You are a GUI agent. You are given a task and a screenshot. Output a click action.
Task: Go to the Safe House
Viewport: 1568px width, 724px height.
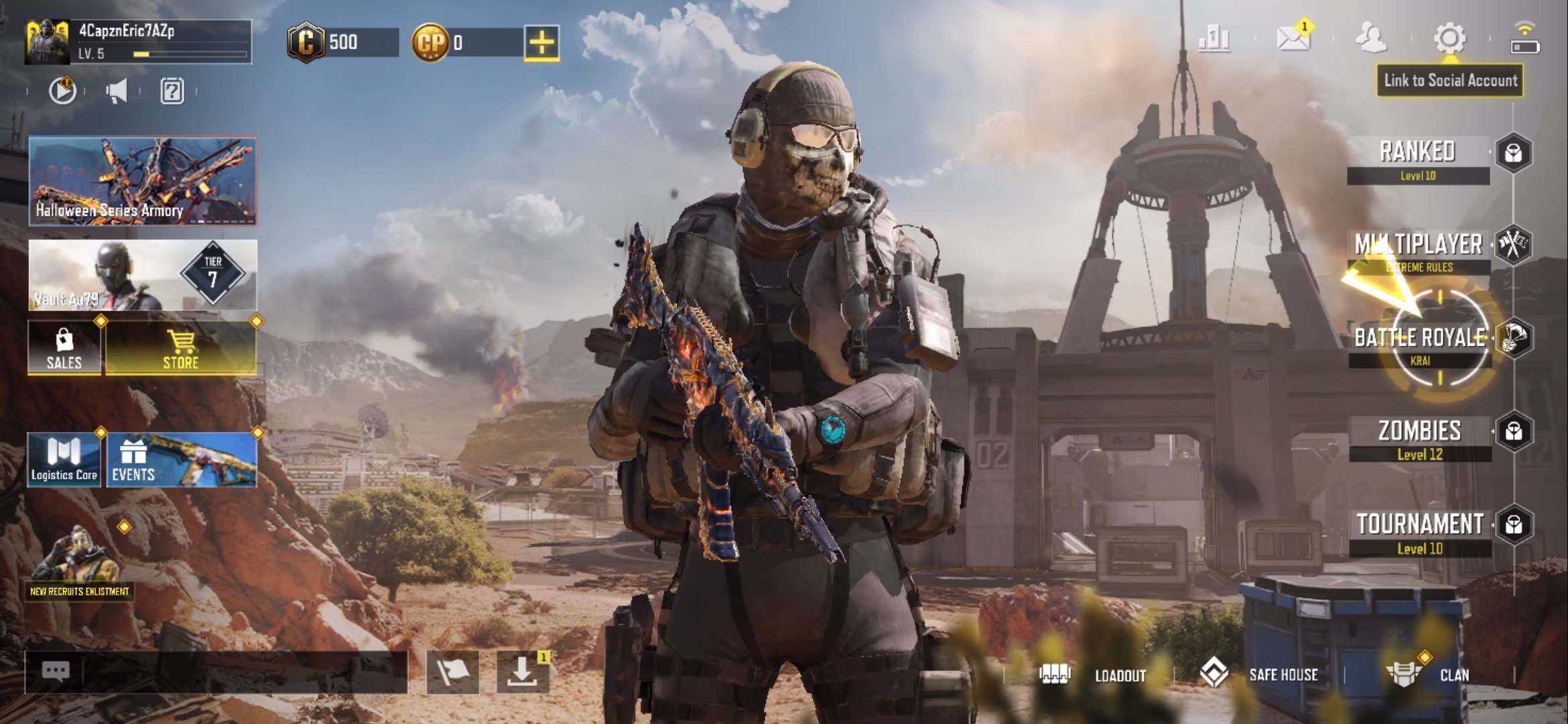coord(1260,674)
